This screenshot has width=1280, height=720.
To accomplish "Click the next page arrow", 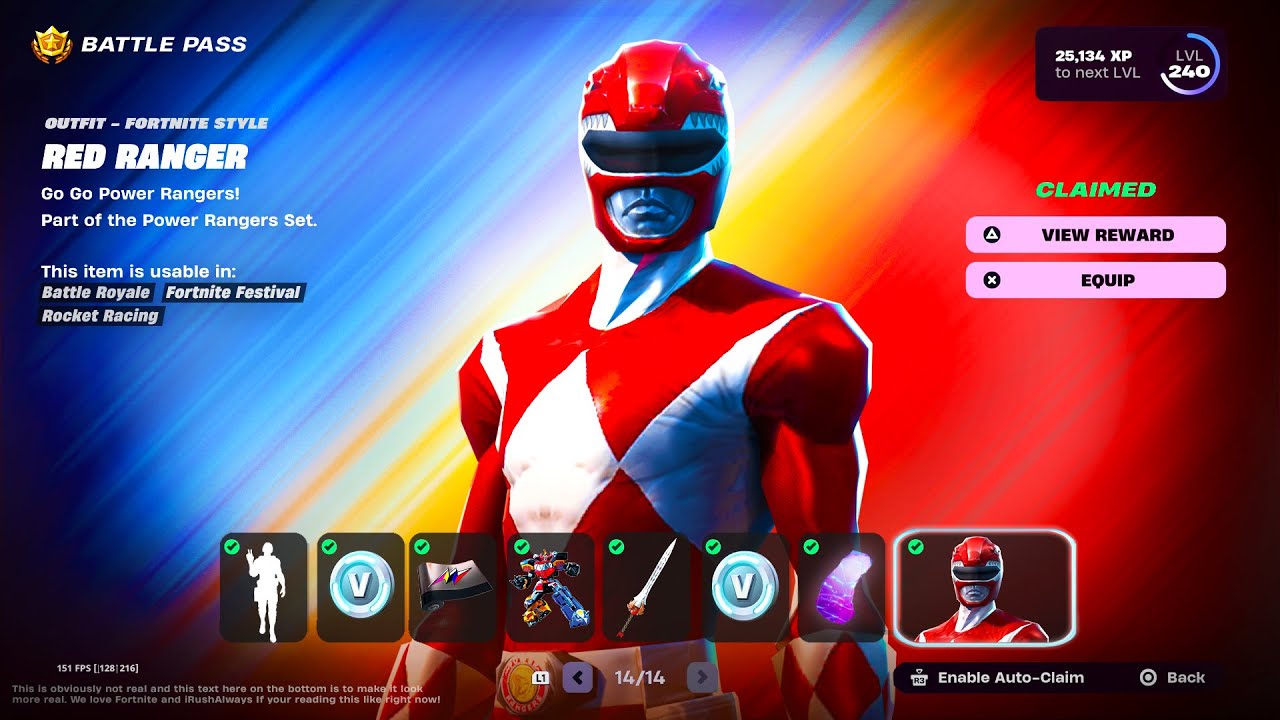I will coord(702,678).
